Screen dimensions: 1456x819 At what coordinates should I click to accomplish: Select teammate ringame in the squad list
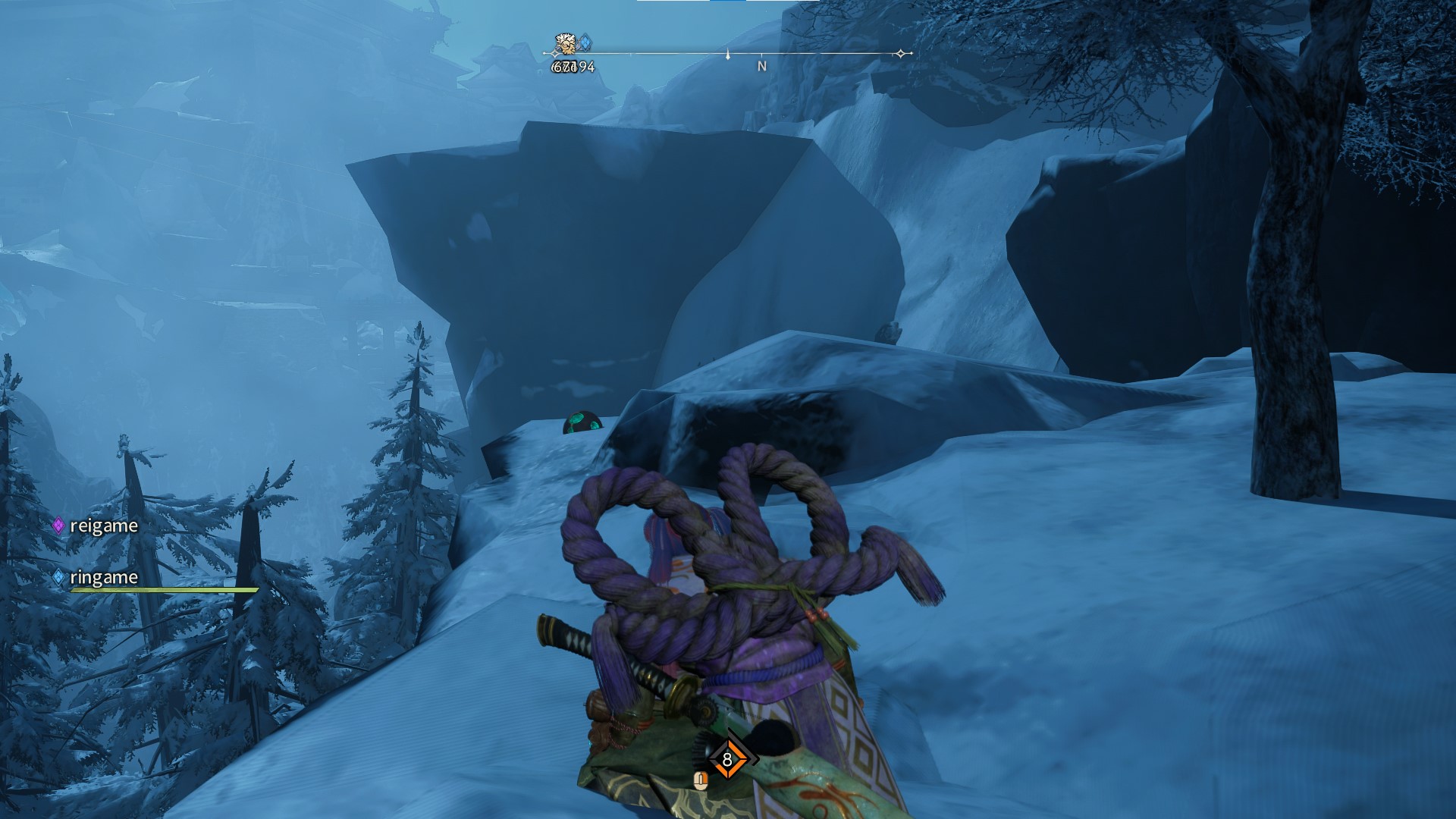103,577
